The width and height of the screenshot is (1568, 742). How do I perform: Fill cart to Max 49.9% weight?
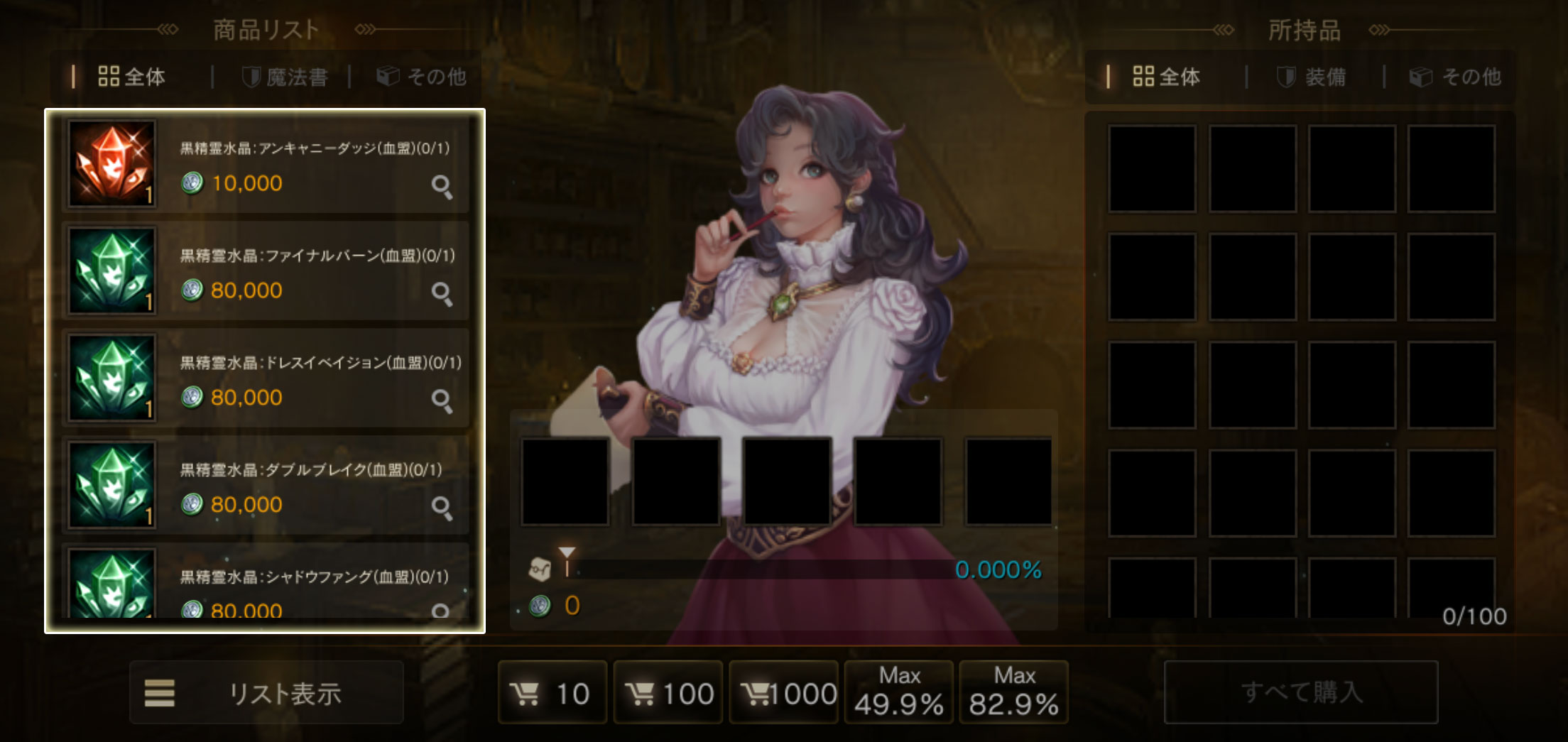898,693
